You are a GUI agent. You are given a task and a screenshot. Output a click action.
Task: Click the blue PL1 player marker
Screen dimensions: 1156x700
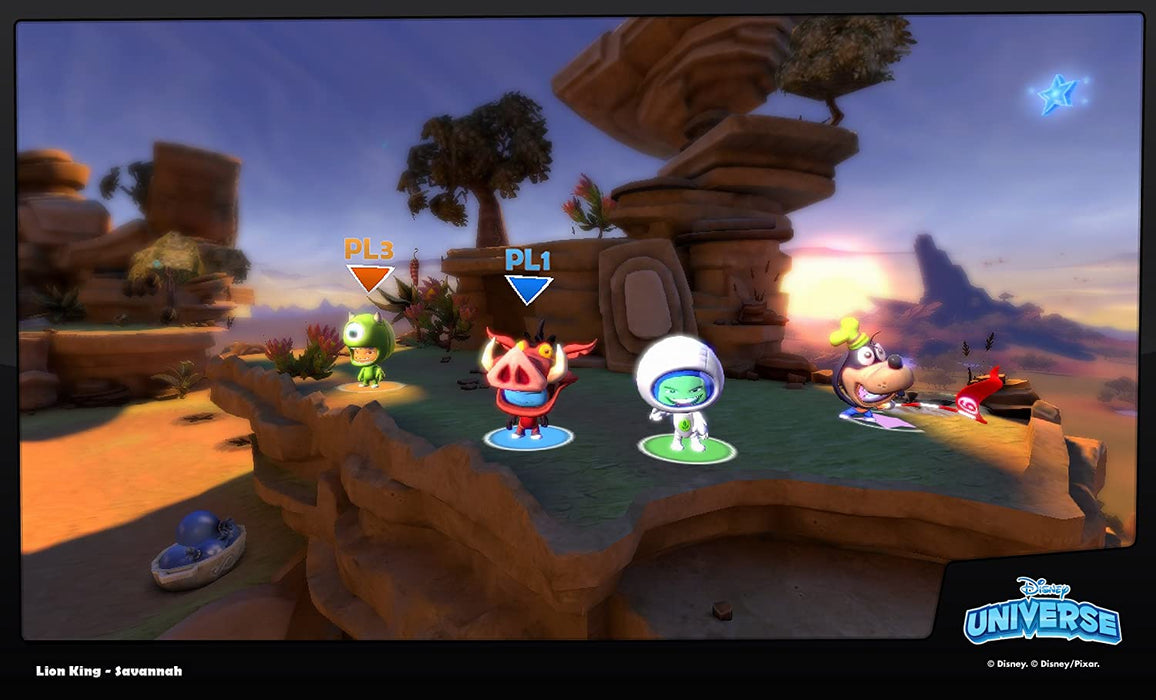(528, 277)
